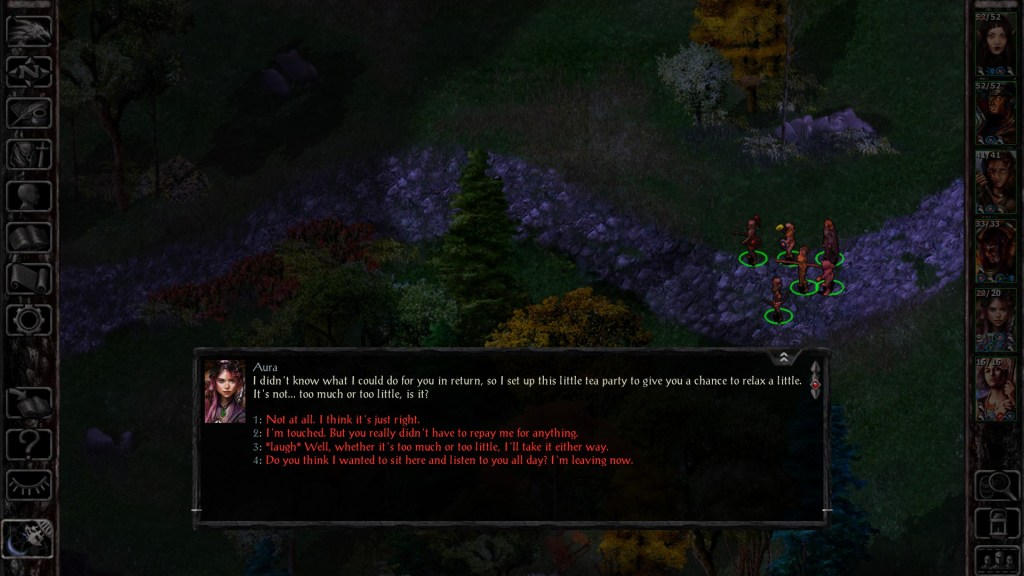This screenshot has height=576, width=1024.
Task: Open the mage spellbook icon
Action: pyautogui.click(x=29, y=237)
